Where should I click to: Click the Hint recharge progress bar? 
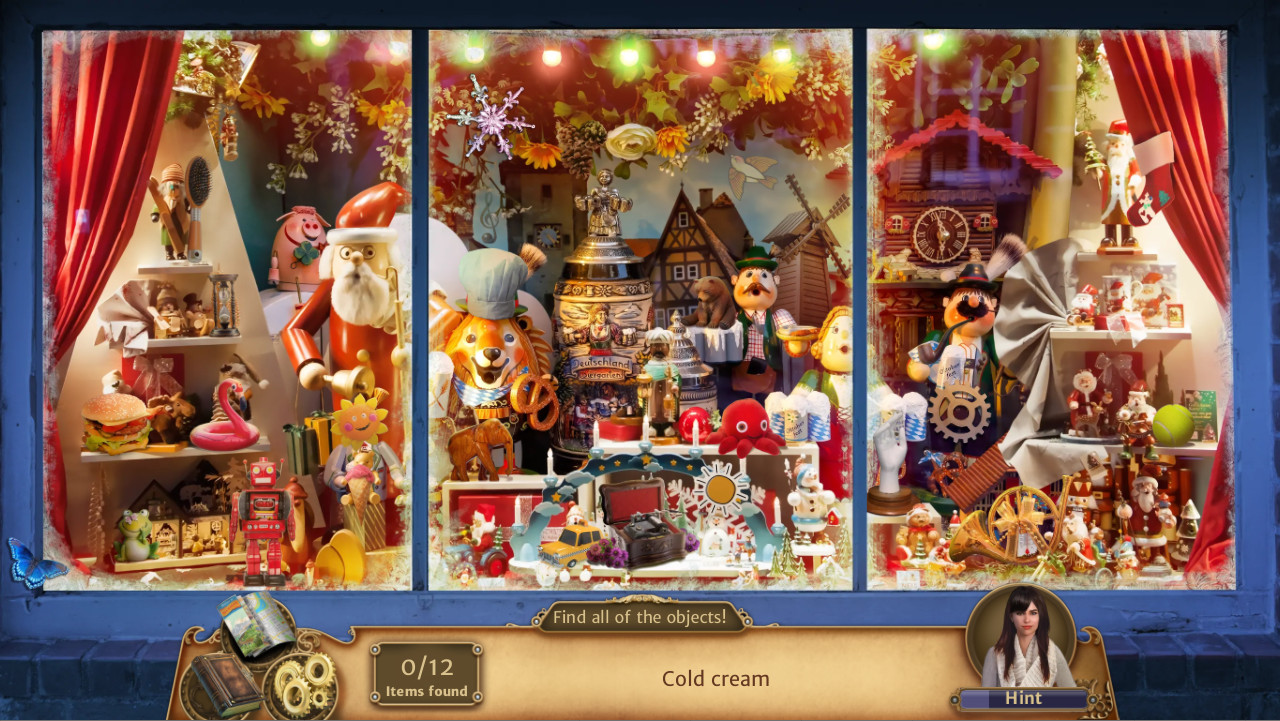tap(1023, 698)
